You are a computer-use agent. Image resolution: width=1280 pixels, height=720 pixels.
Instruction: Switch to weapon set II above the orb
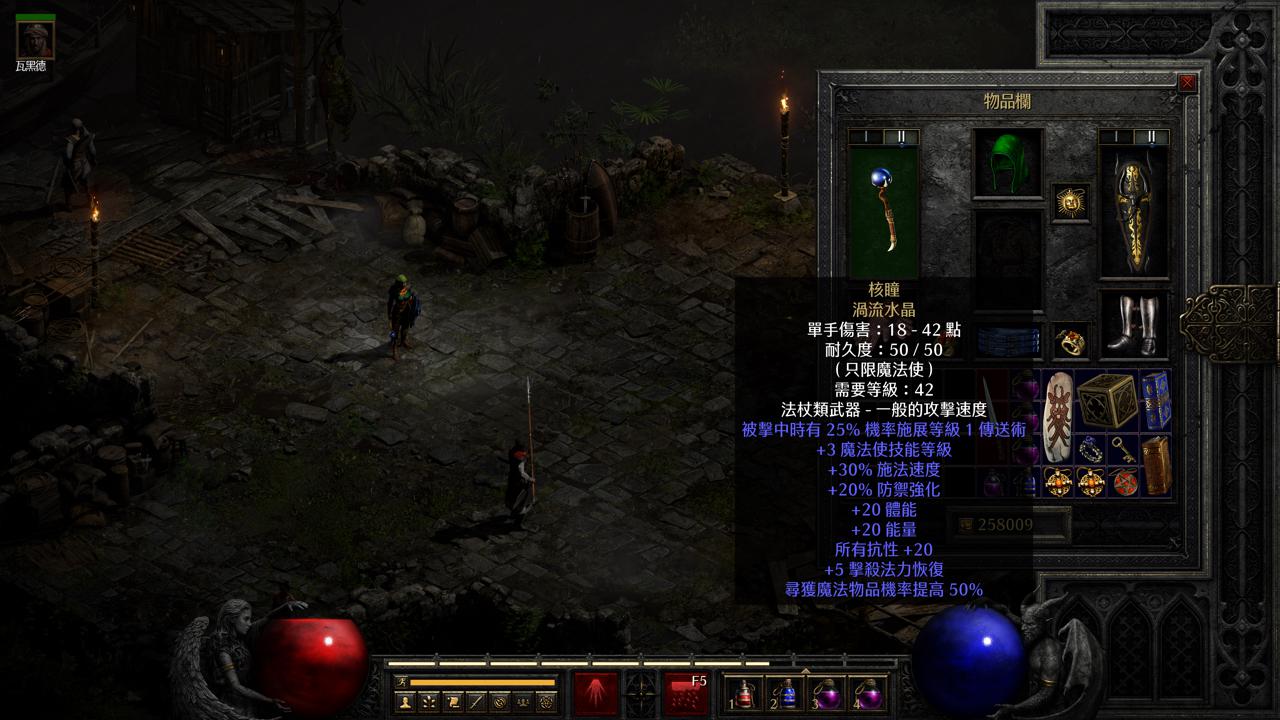click(x=901, y=137)
